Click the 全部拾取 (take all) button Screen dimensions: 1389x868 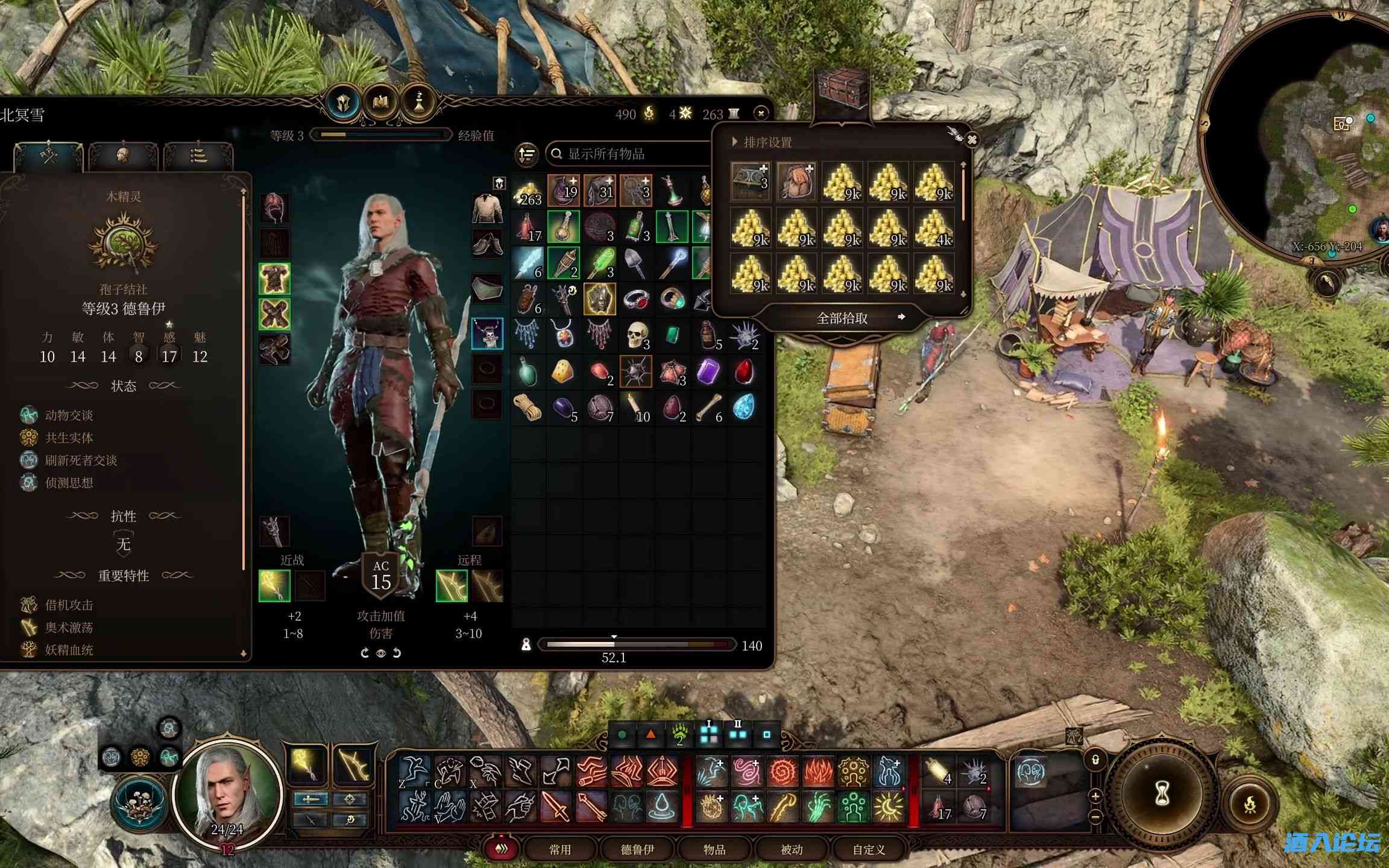click(842, 318)
